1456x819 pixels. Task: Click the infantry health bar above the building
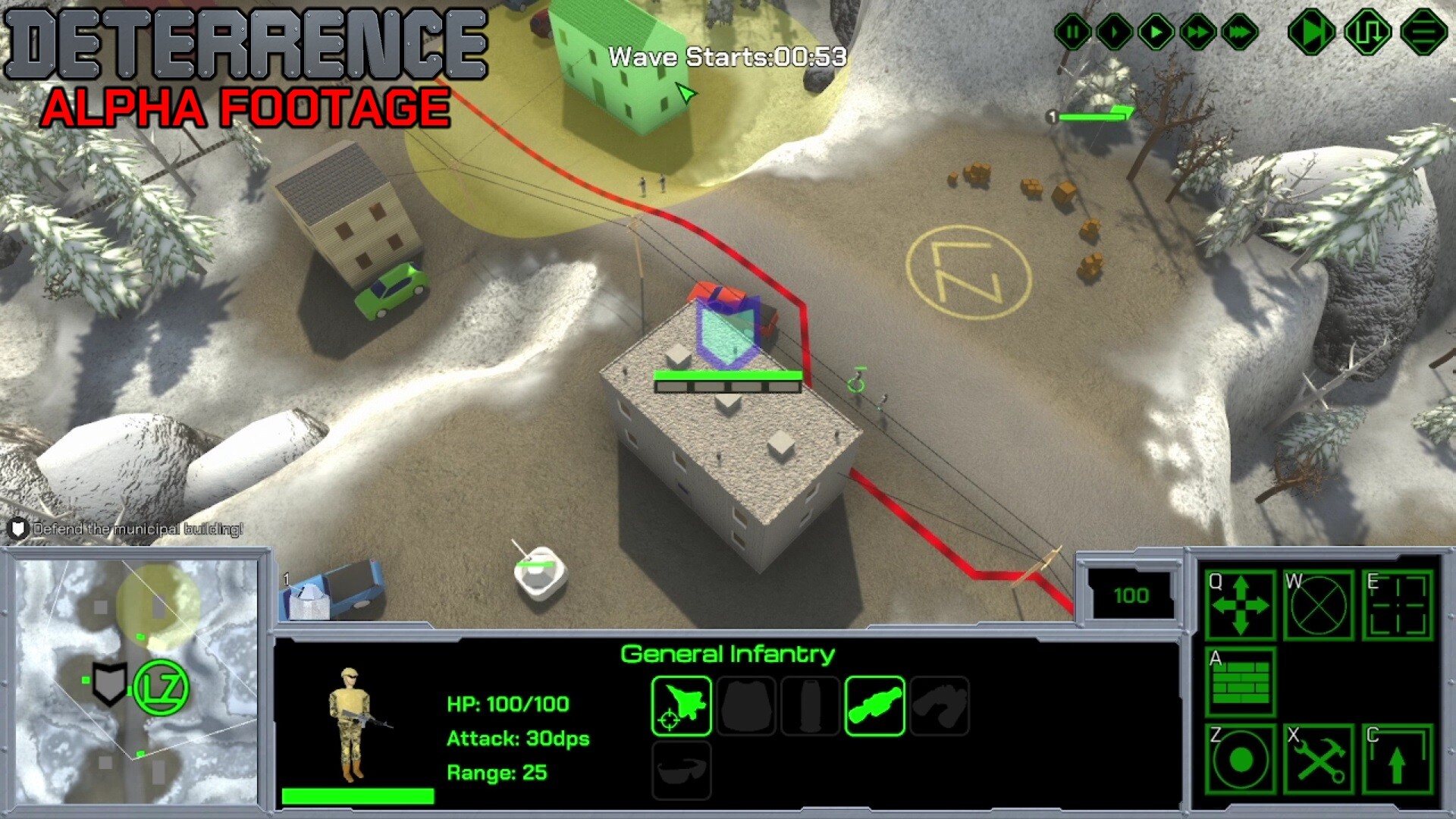[728, 375]
